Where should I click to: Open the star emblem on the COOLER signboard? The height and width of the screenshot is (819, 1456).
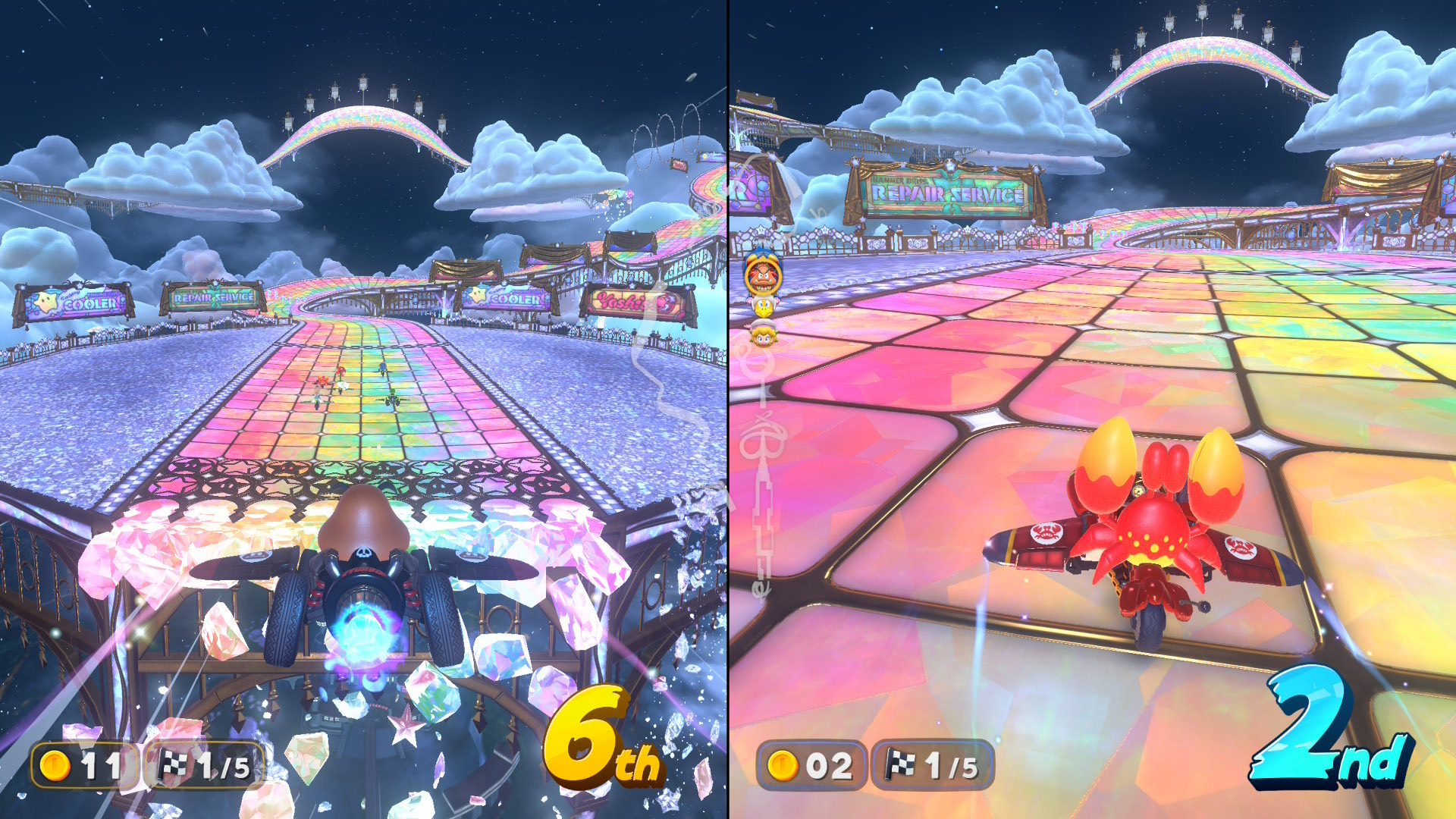pyautogui.click(x=45, y=303)
